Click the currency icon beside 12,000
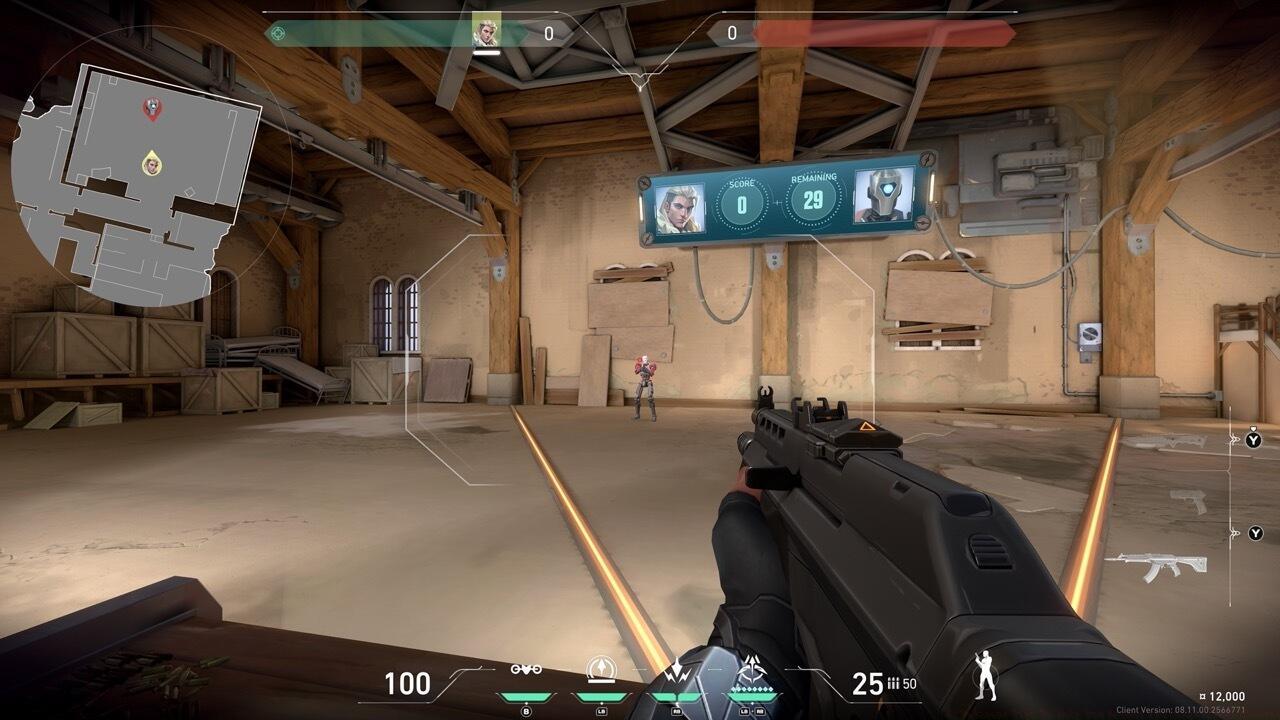Image resolution: width=1280 pixels, height=720 pixels. (x=1203, y=696)
